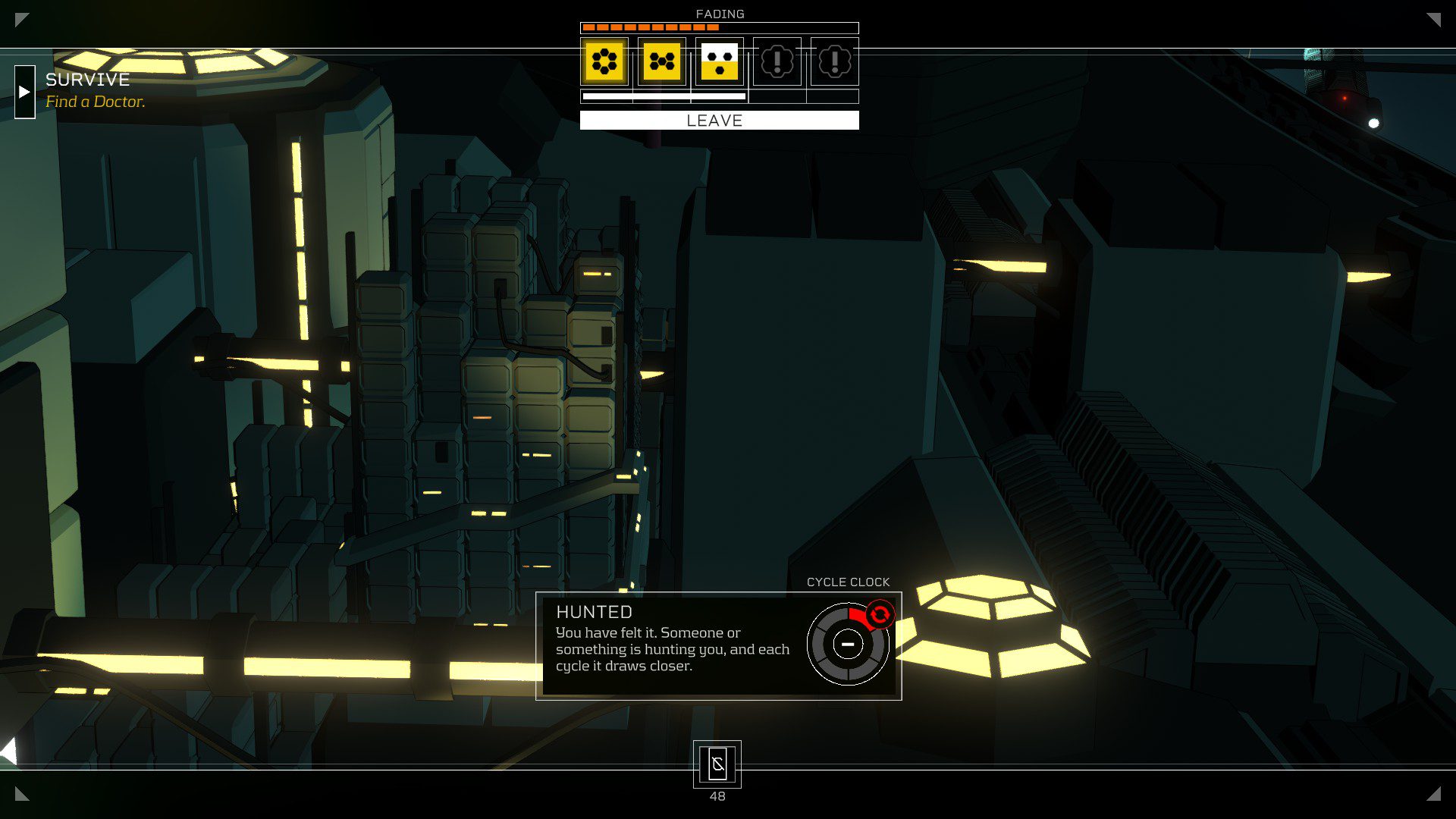Choose the three-pip half-white die
Screen dimensions: 1456x819
click(720, 61)
